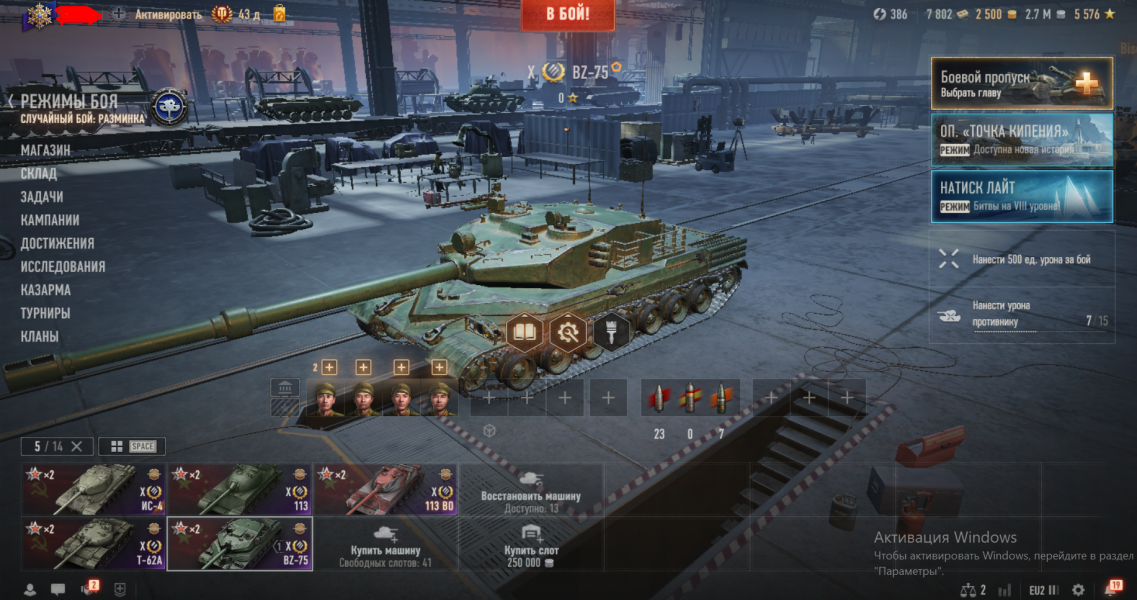Image resolution: width=1137 pixels, height=600 pixels.
Task: Start the battle with the В БОЙ! button
Action: pyautogui.click(x=567, y=14)
